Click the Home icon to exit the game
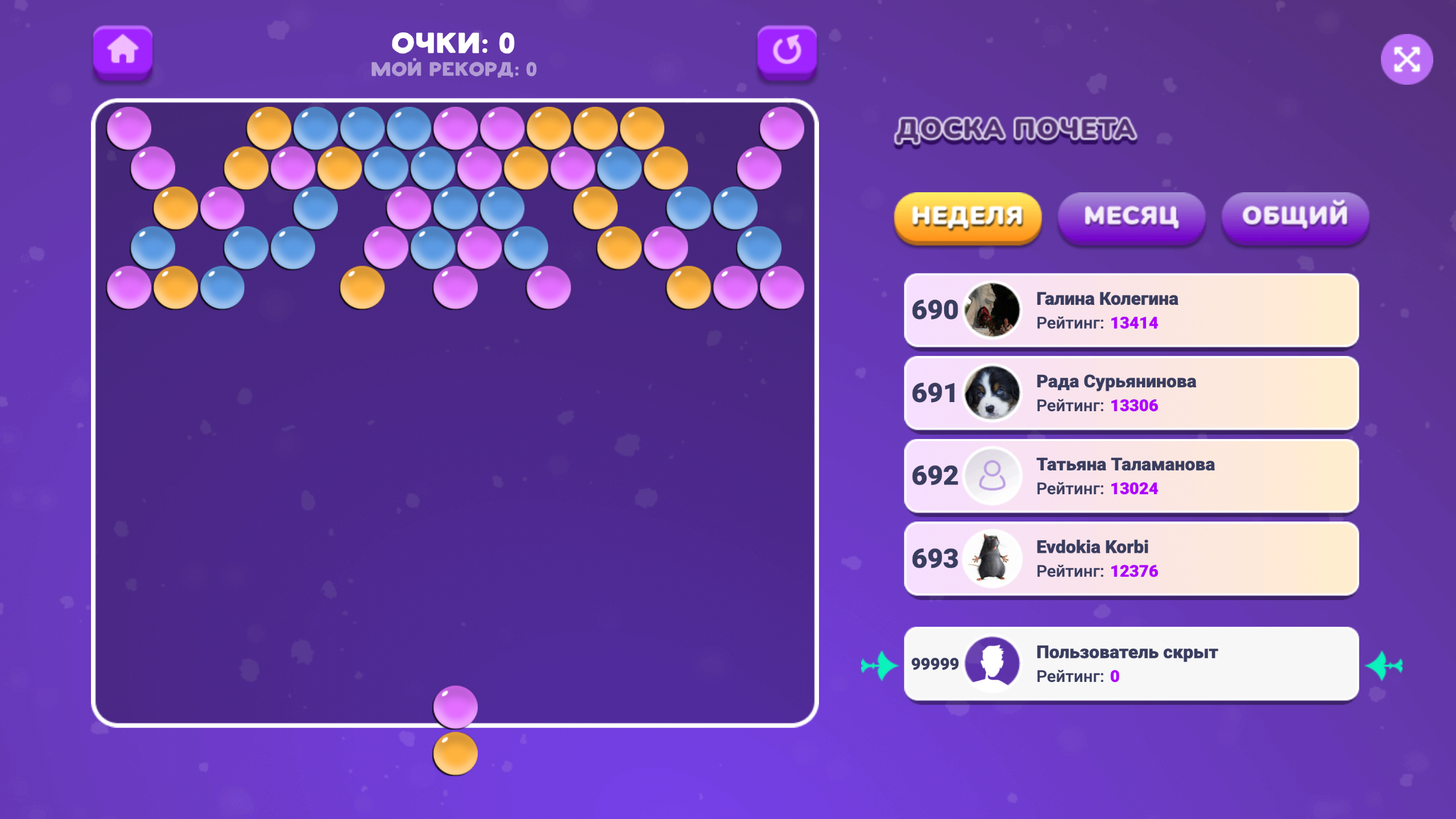The height and width of the screenshot is (819, 1456). click(123, 51)
